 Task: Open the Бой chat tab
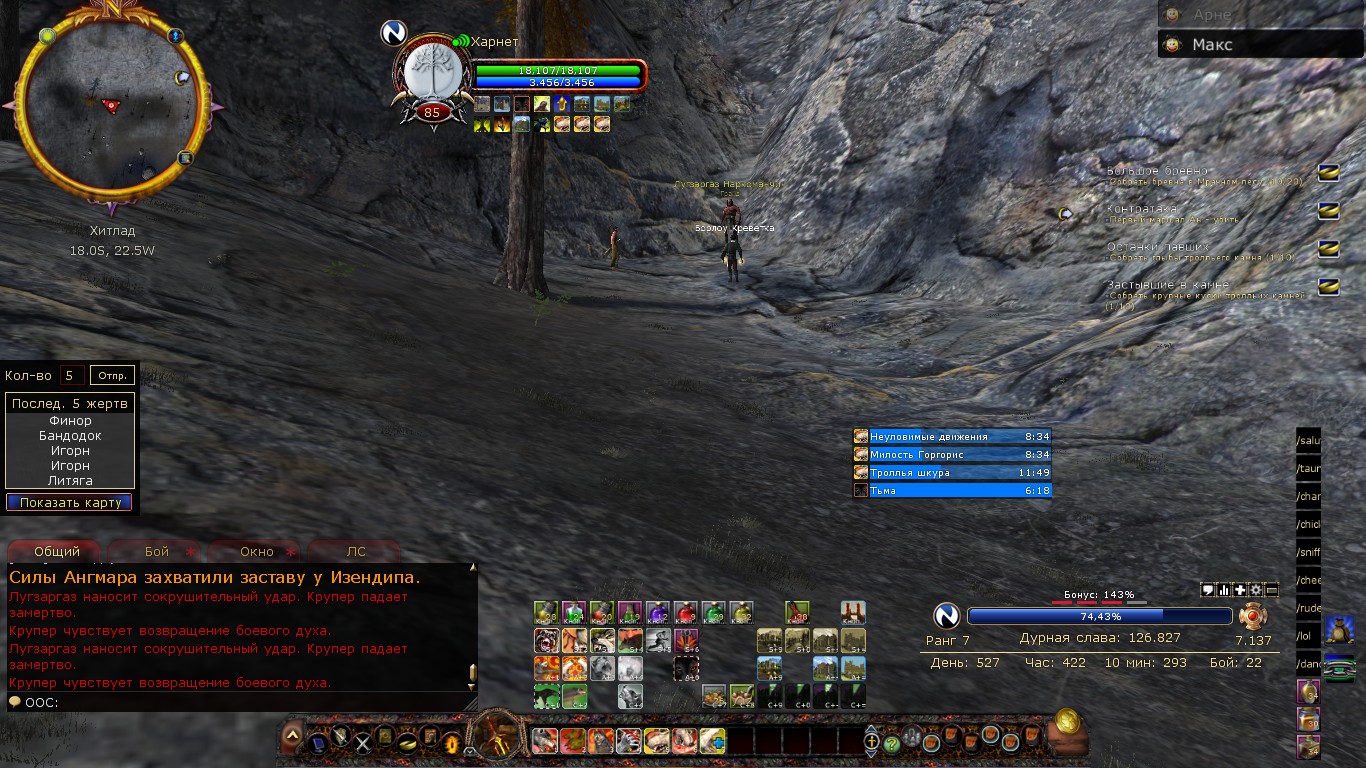[x=157, y=551]
